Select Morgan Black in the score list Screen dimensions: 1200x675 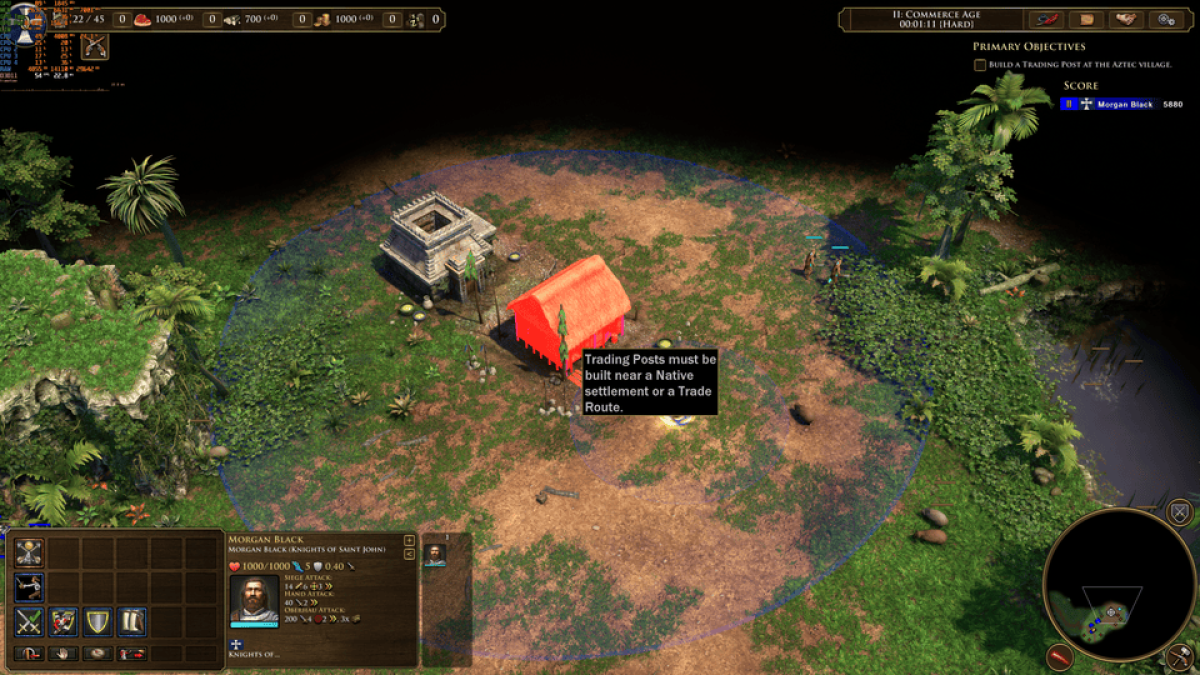pos(1125,104)
